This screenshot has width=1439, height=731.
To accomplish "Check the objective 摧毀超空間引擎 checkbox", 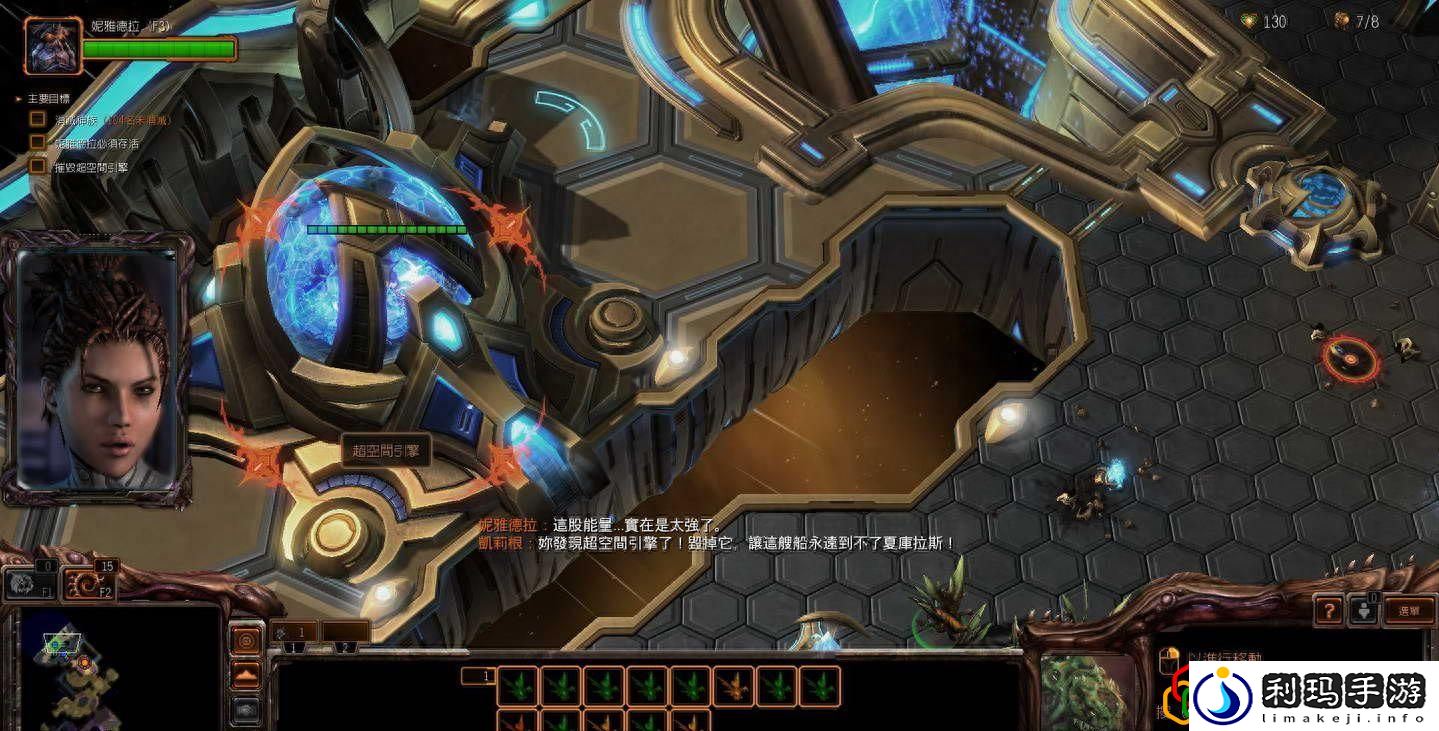I will coord(38,167).
